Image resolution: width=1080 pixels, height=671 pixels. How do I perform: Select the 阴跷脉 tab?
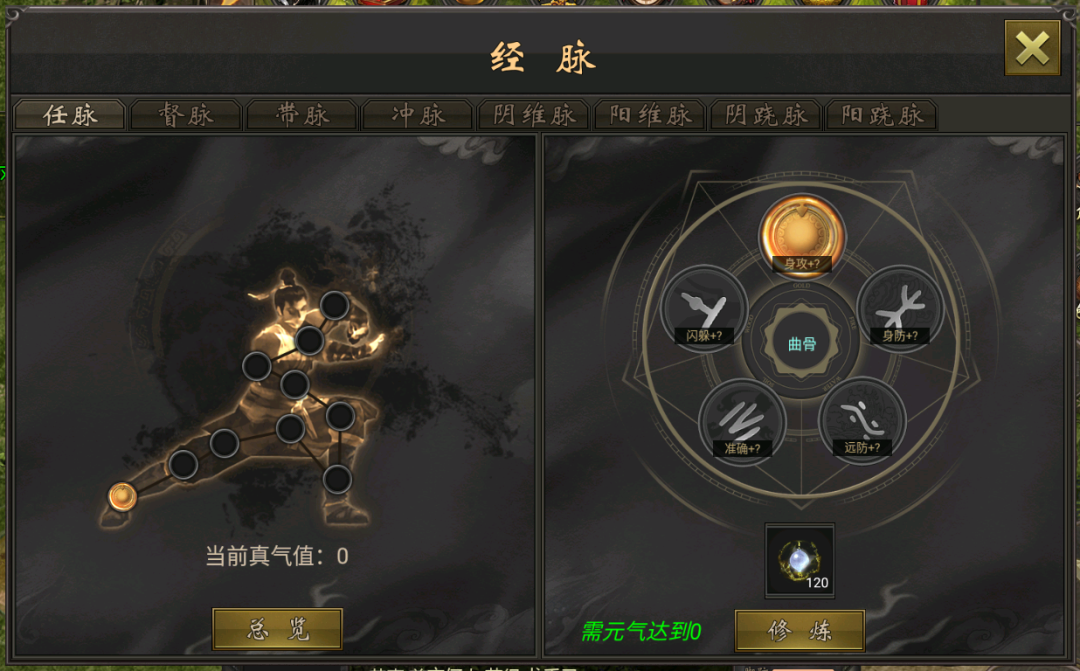tap(766, 115)
